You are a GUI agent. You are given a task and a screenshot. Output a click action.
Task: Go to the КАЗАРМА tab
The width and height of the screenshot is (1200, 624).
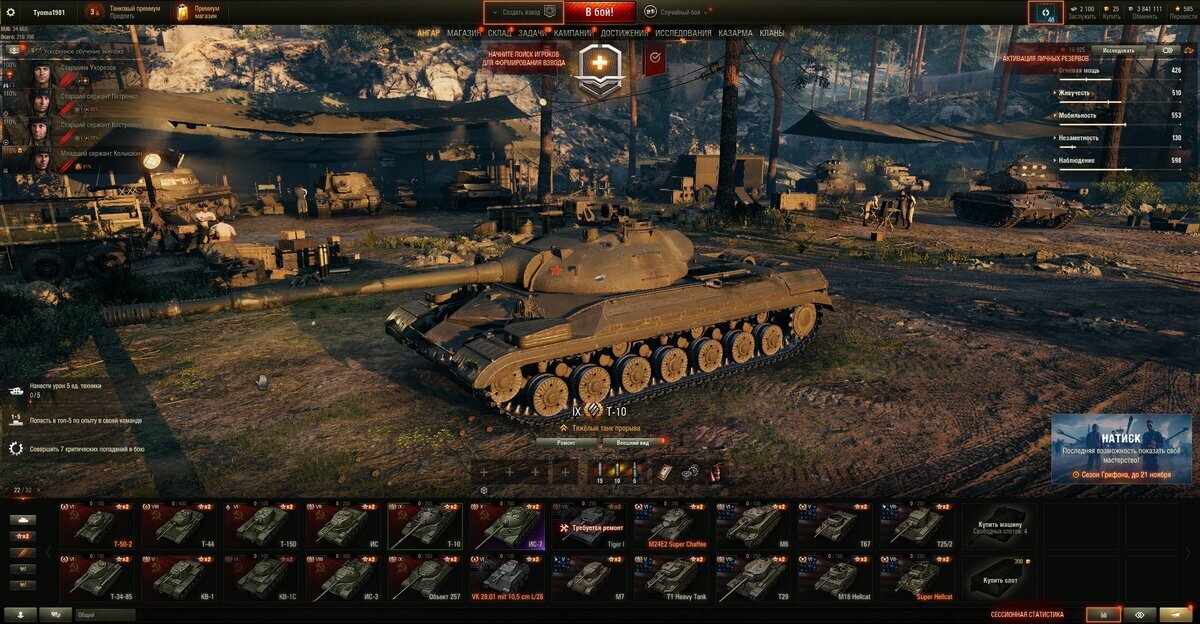coord(735,33)
